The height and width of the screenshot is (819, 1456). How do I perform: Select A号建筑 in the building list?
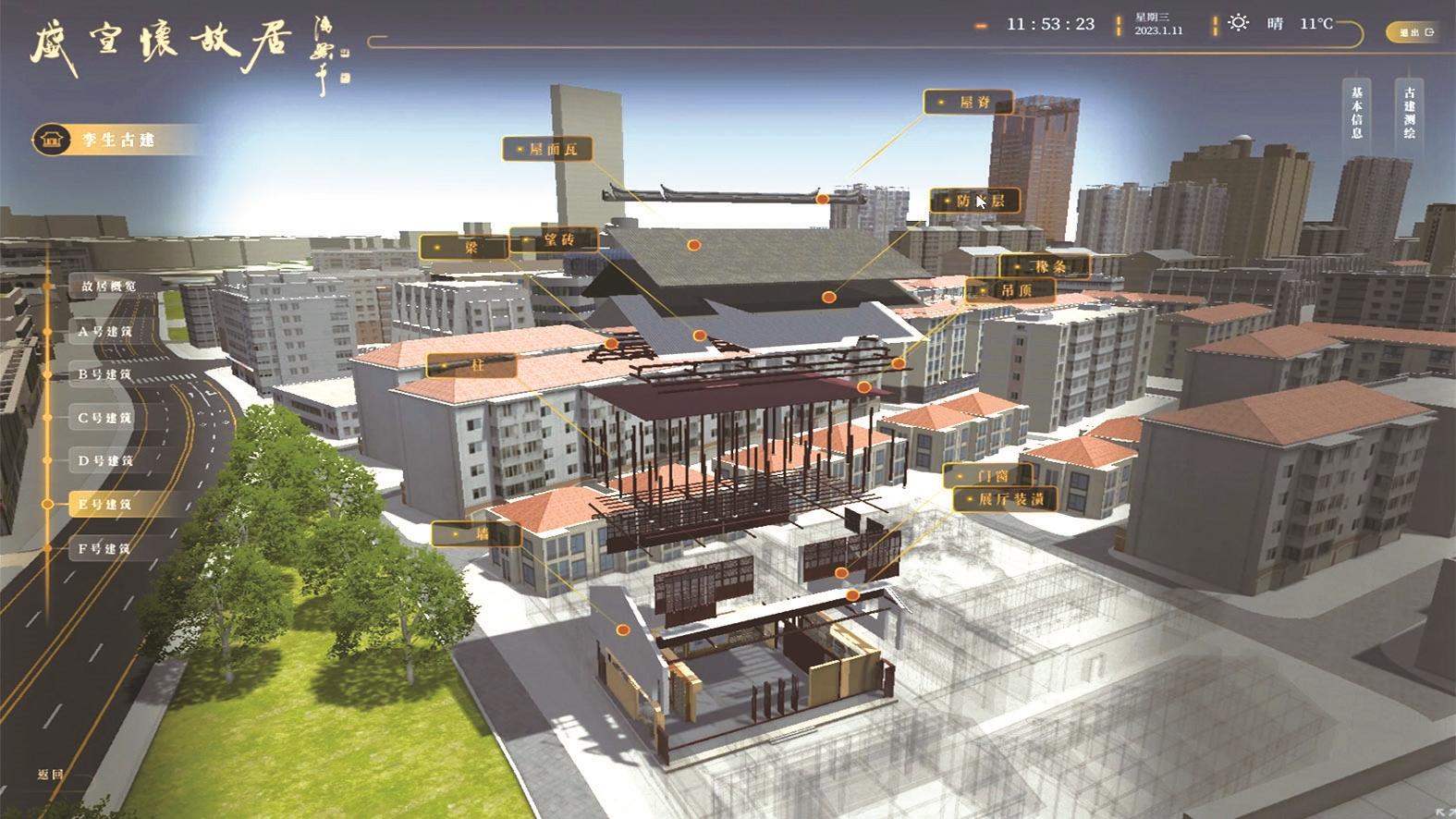pos(104,331)
